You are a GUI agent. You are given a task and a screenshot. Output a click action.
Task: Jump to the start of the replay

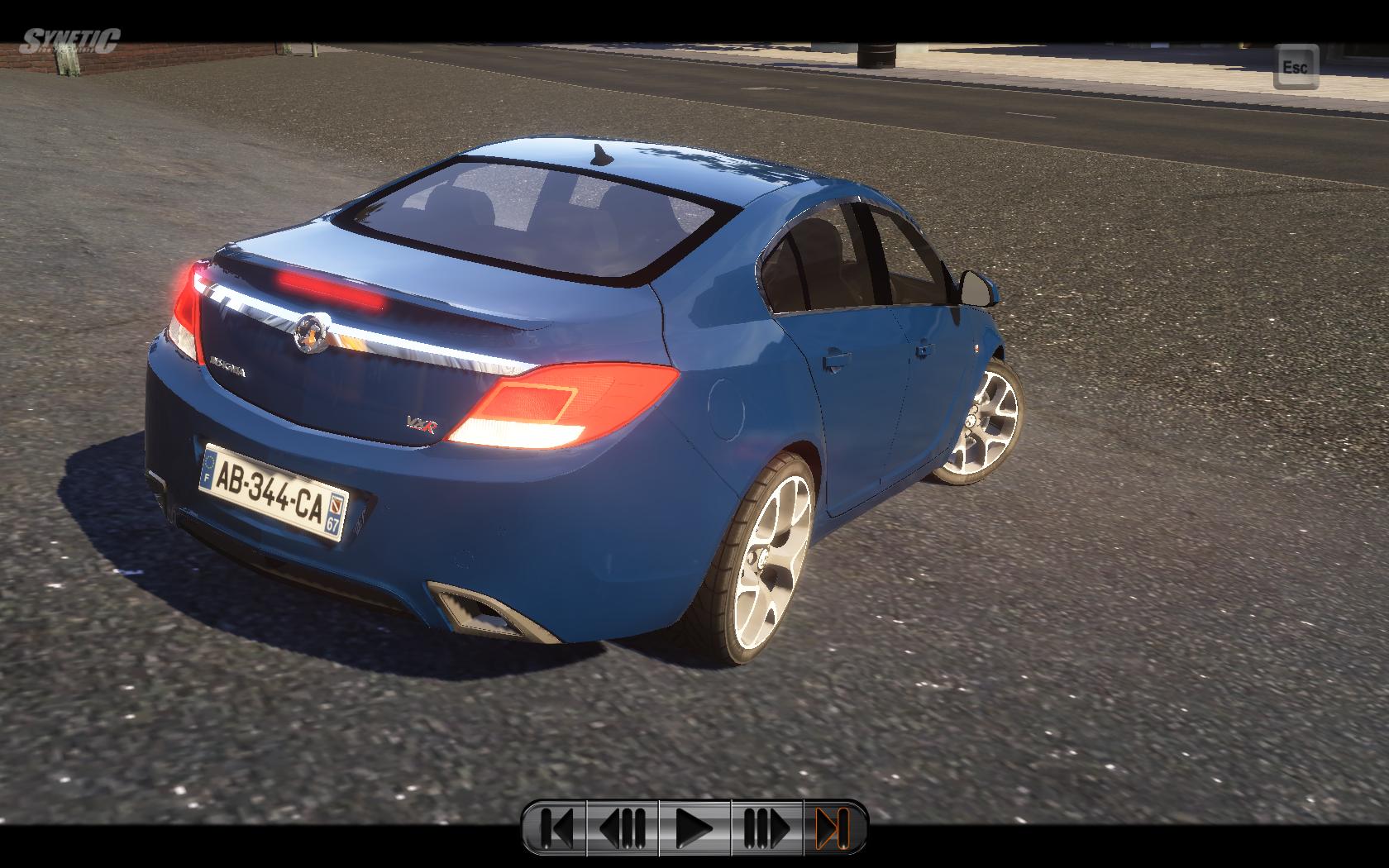[556, 827]
